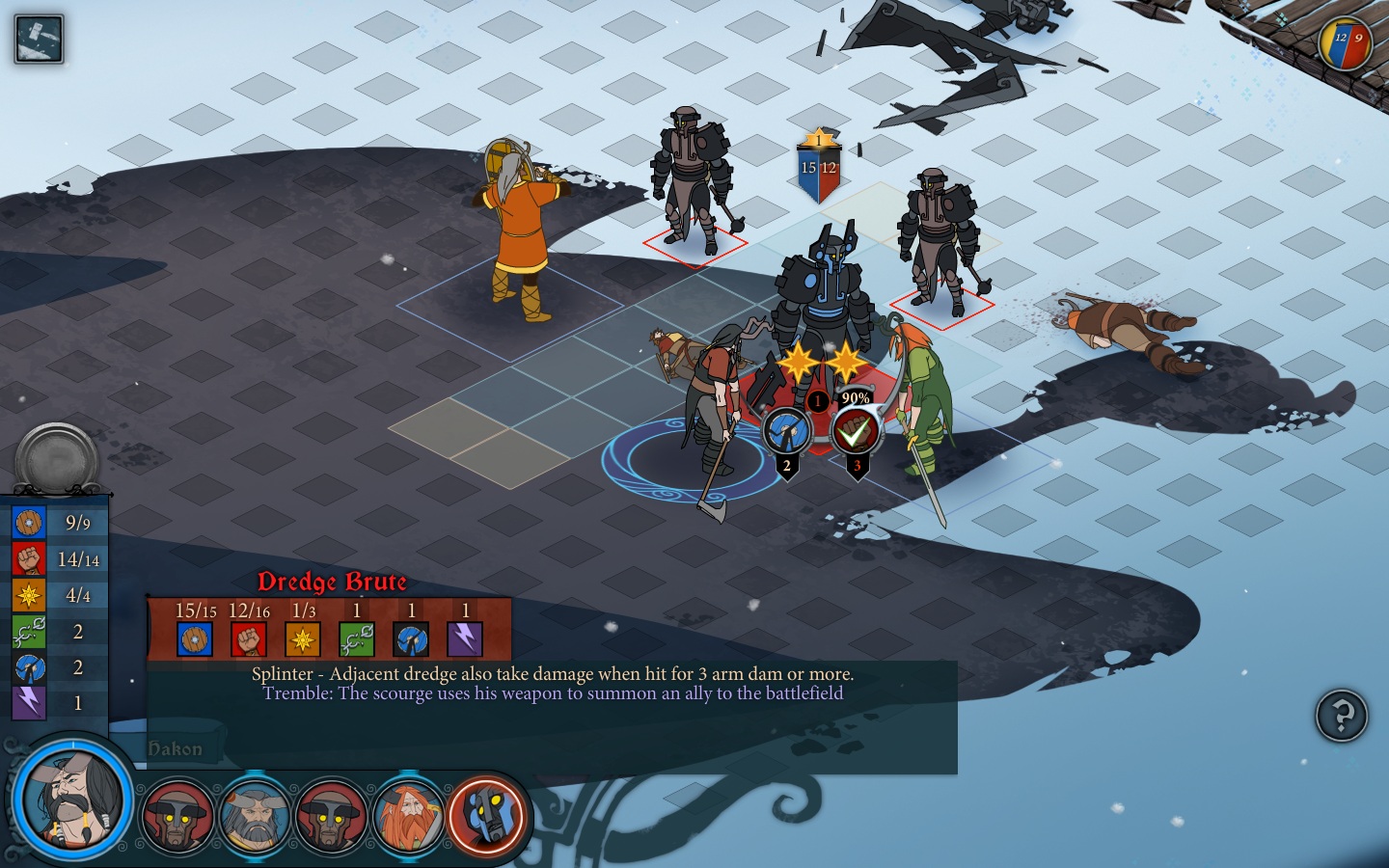
Task: Pick the blue Dredge Brute turn portrait
Action: [486, 816]
